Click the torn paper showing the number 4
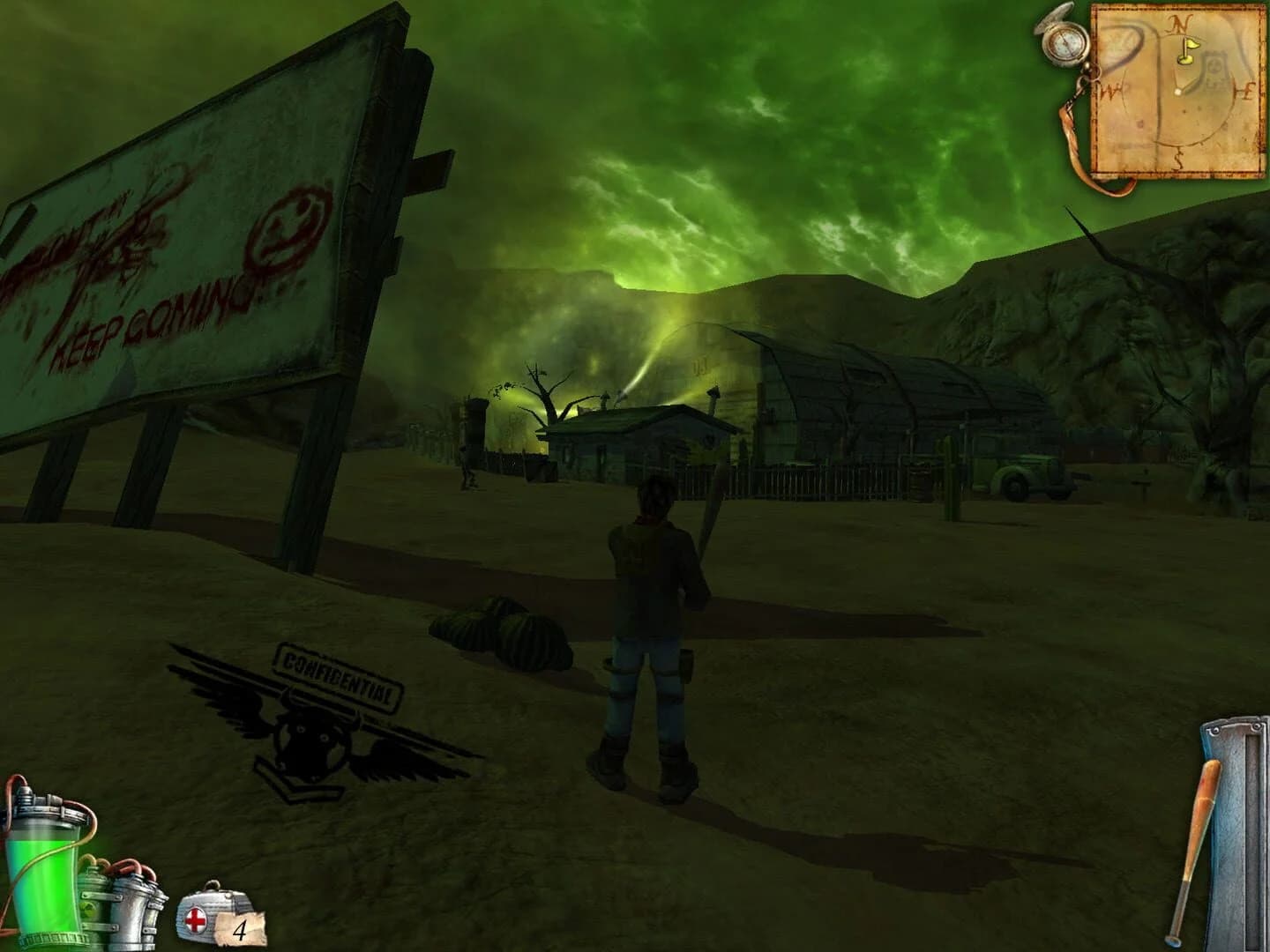Viewport: 1270px width, 952px height. tap(239, 927)
